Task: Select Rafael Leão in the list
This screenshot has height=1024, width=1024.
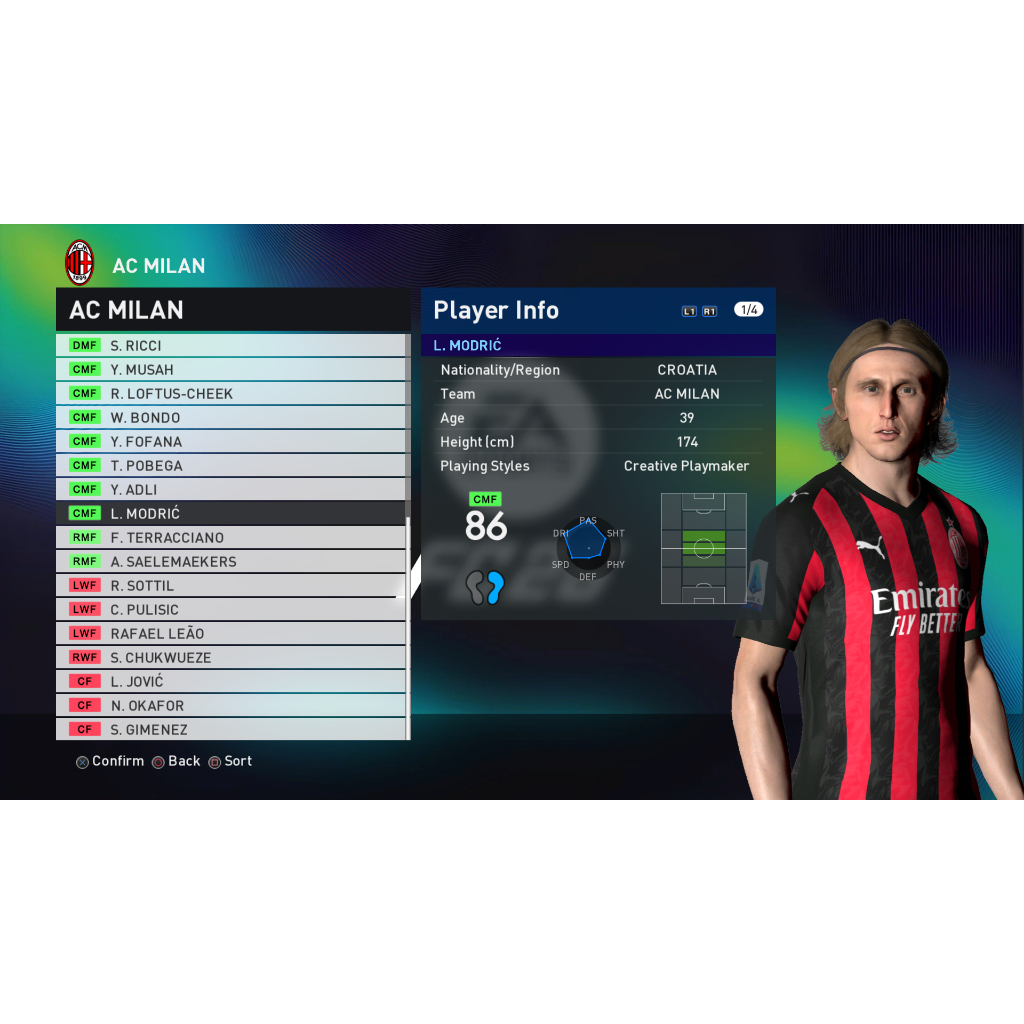Action: pyautogui.click(x=230, y=633)
